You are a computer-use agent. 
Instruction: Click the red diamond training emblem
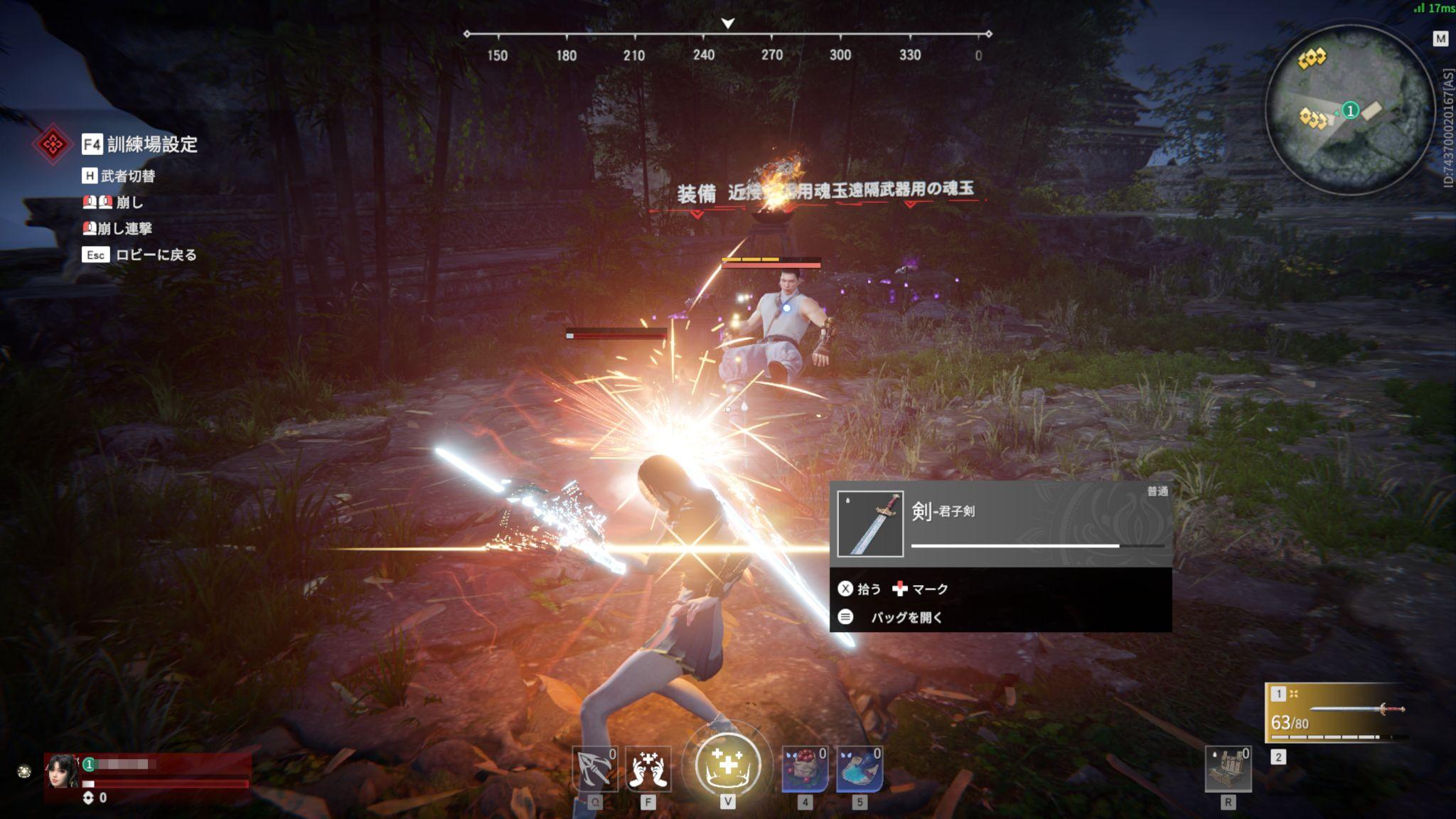point(52,144)
